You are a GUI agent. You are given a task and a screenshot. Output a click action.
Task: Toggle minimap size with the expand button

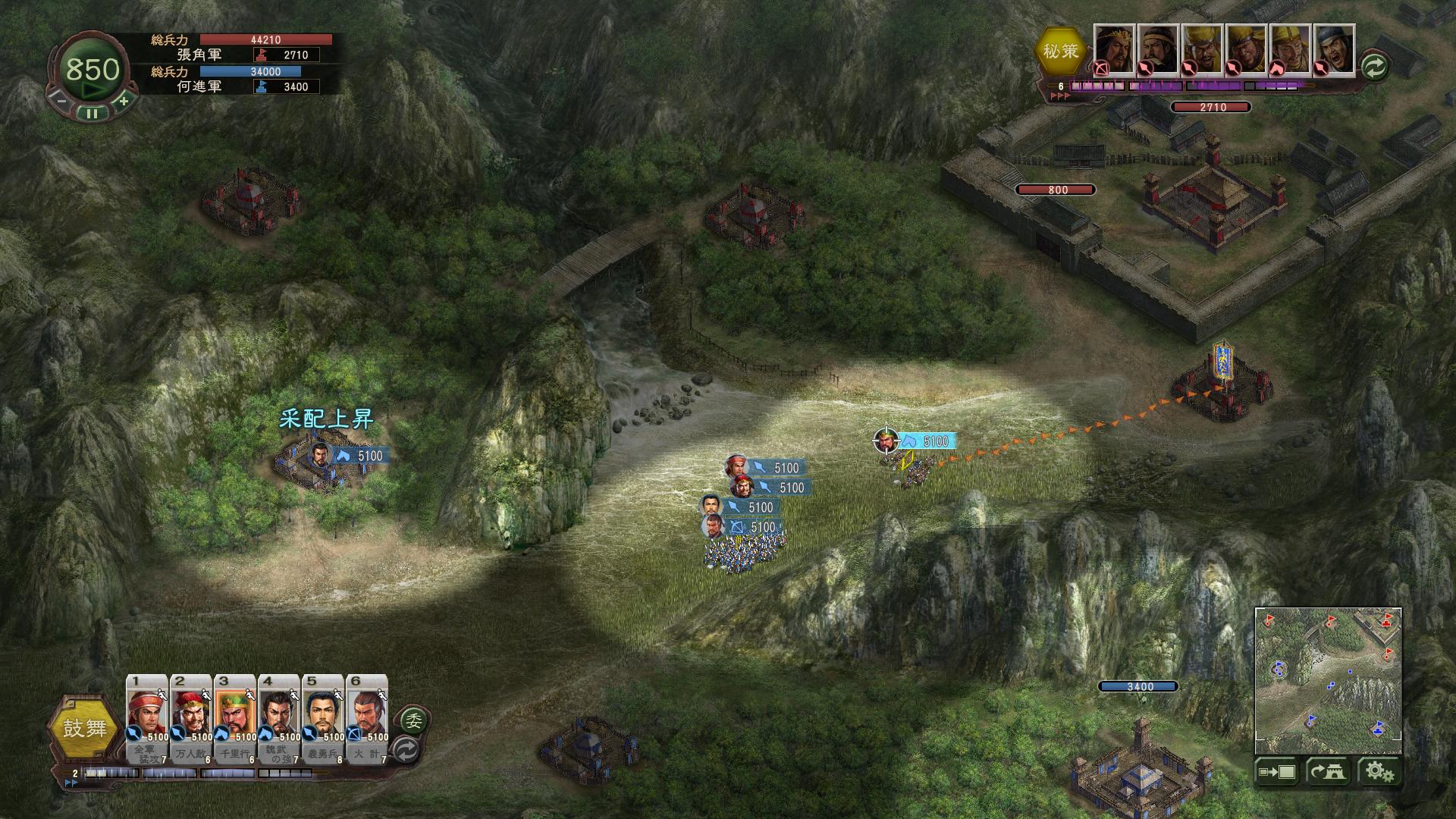click(x=1277, y=772)
